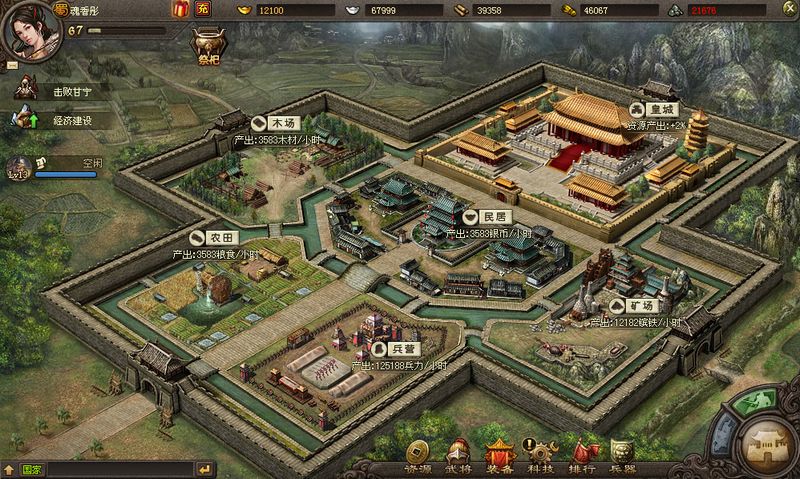Open the 排行 rankings menu

583,457
